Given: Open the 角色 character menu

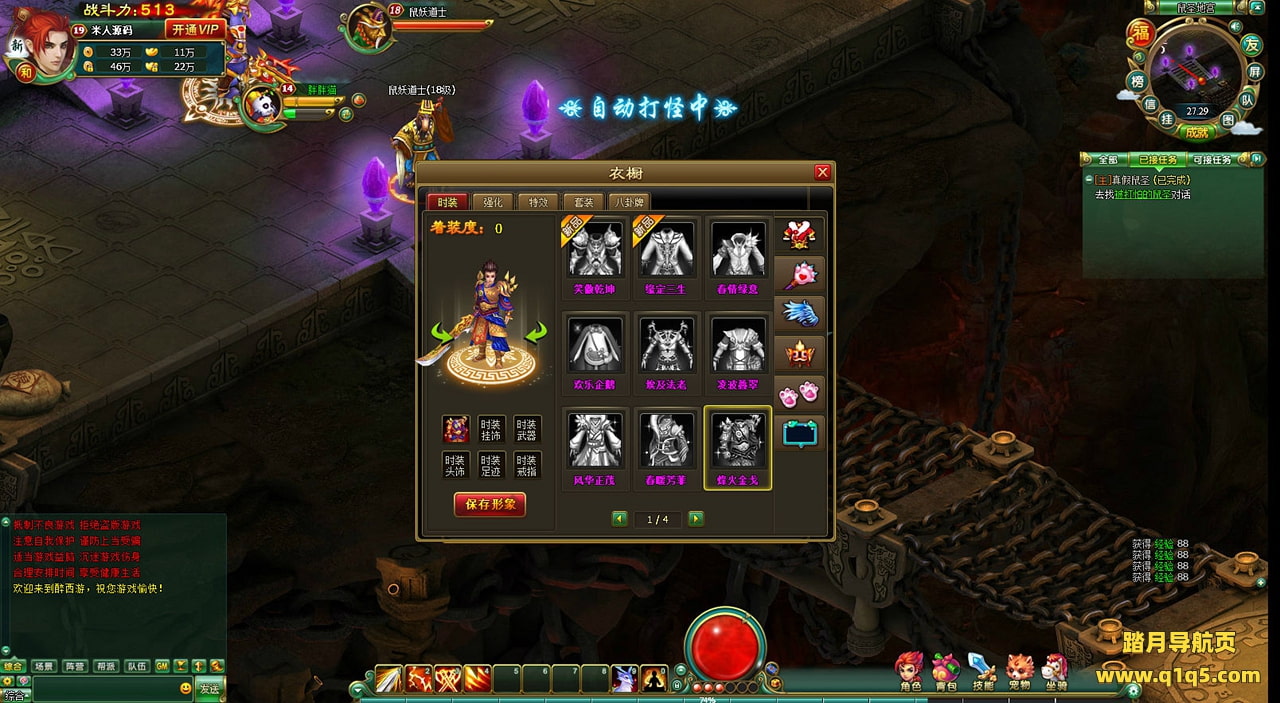Looking at the screenshot, I should pos(910,672).
